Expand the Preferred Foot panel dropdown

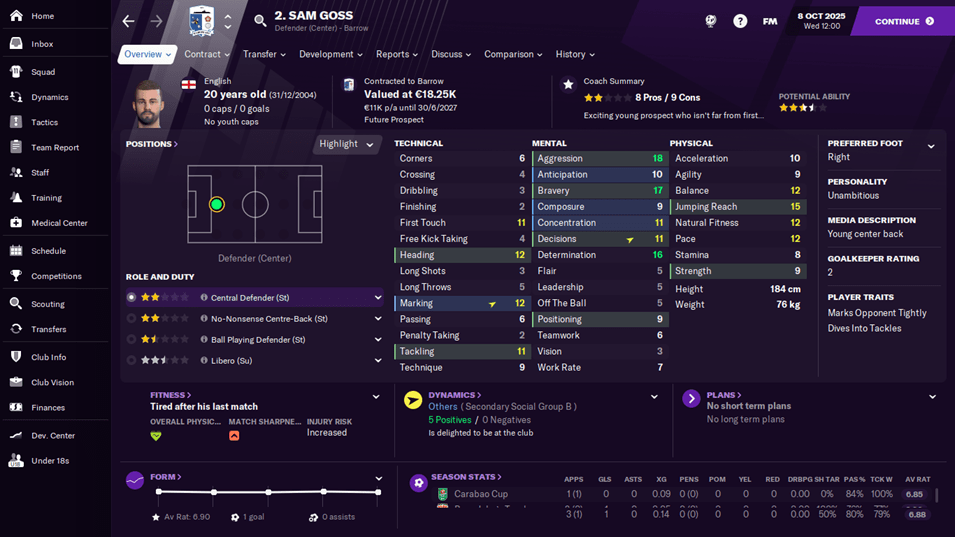click(931, 147)
